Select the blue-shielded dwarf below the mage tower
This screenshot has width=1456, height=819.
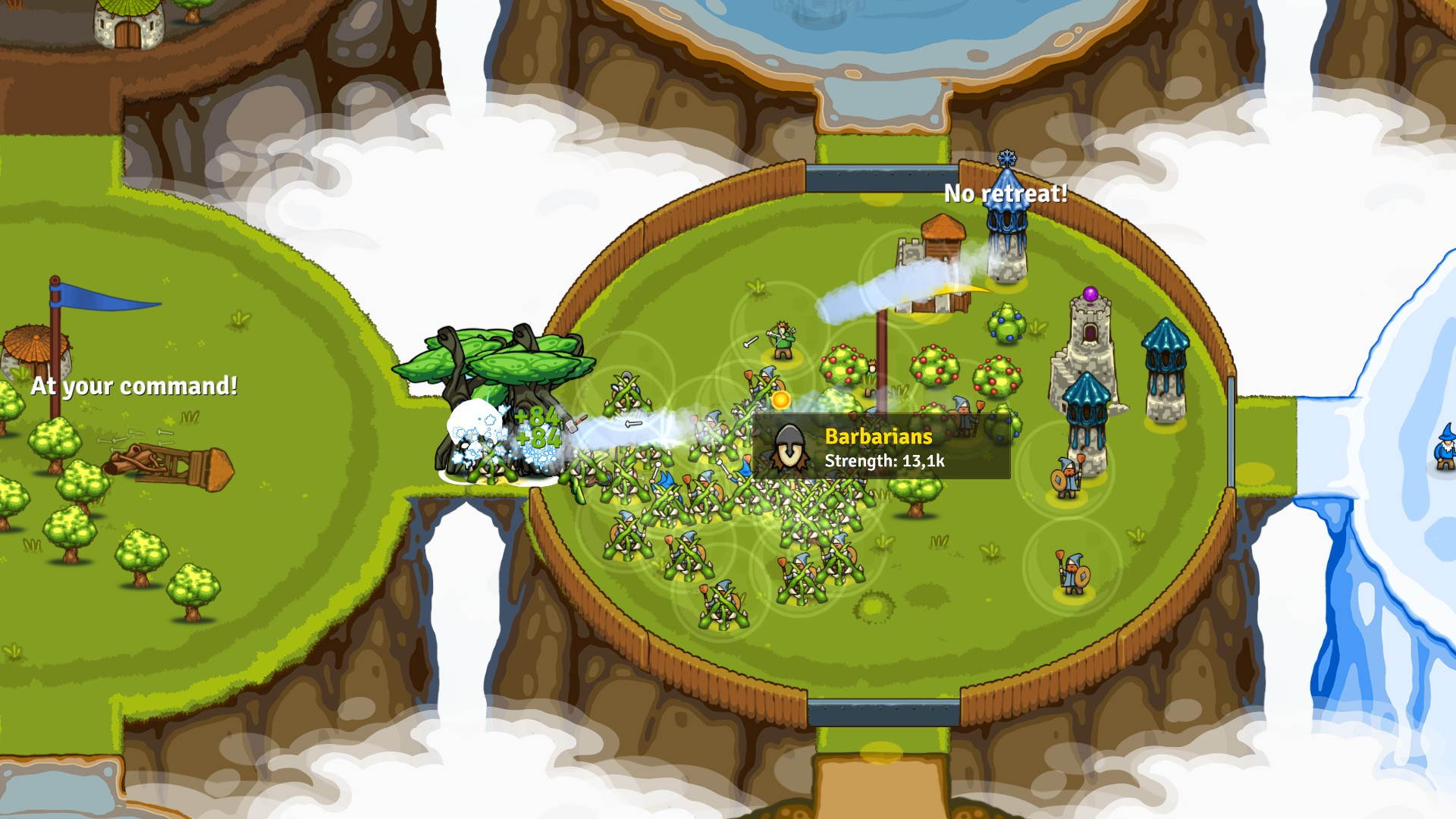(x=1065, y=474)
